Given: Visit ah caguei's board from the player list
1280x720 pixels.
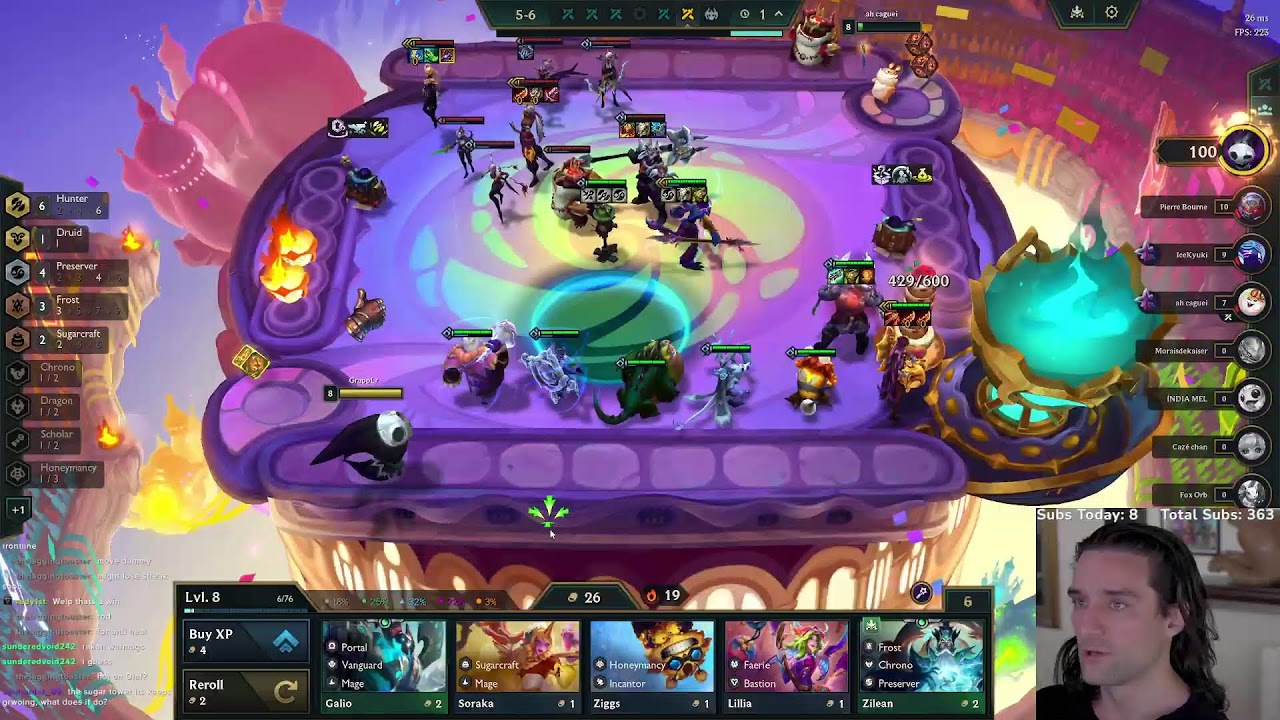Looking at the screenshot, I should point(1251,302).
